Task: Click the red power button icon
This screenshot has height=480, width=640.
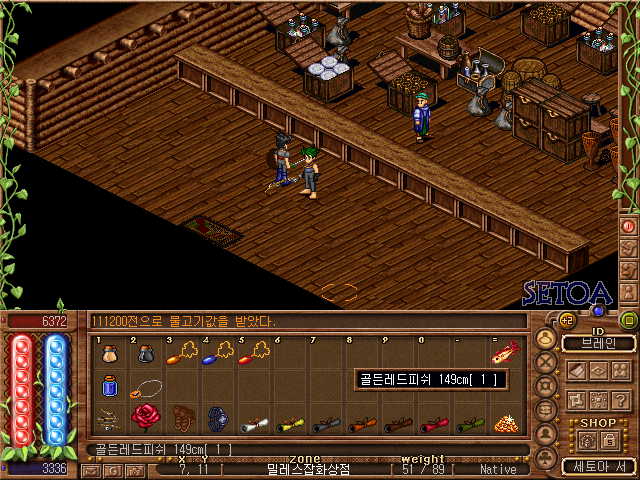Action: 629,226
